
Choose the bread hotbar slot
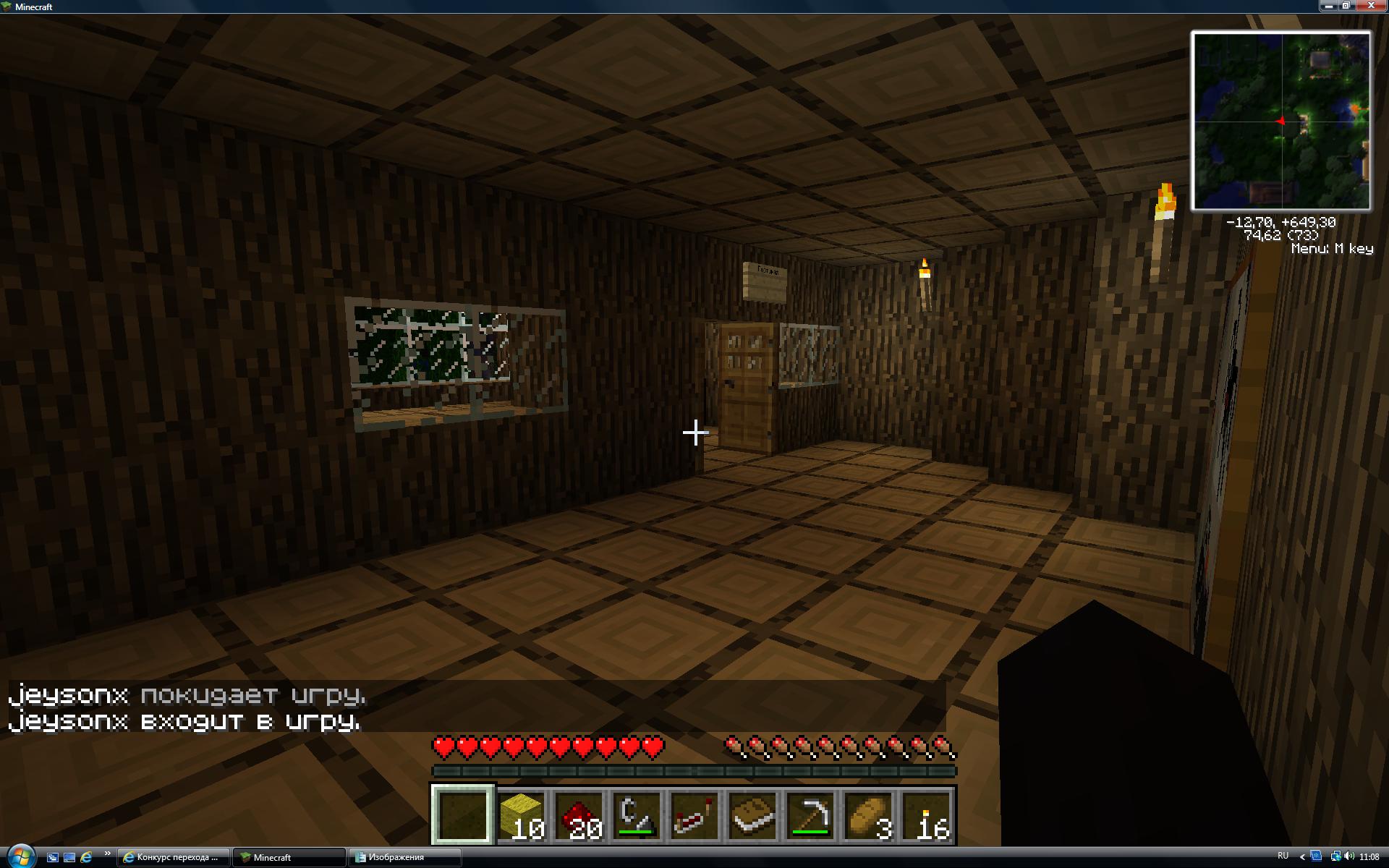point(869,815)
